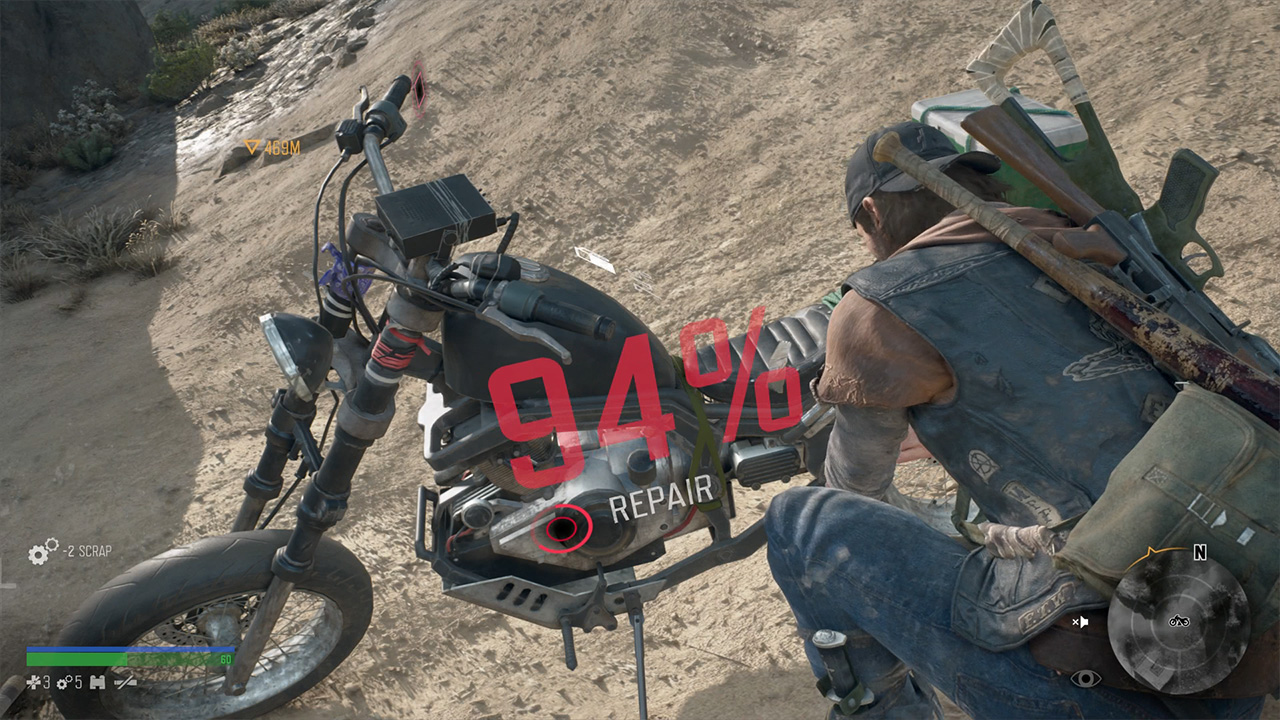
Task: Click the scrap gear icon showing 5
Action: 62,682
